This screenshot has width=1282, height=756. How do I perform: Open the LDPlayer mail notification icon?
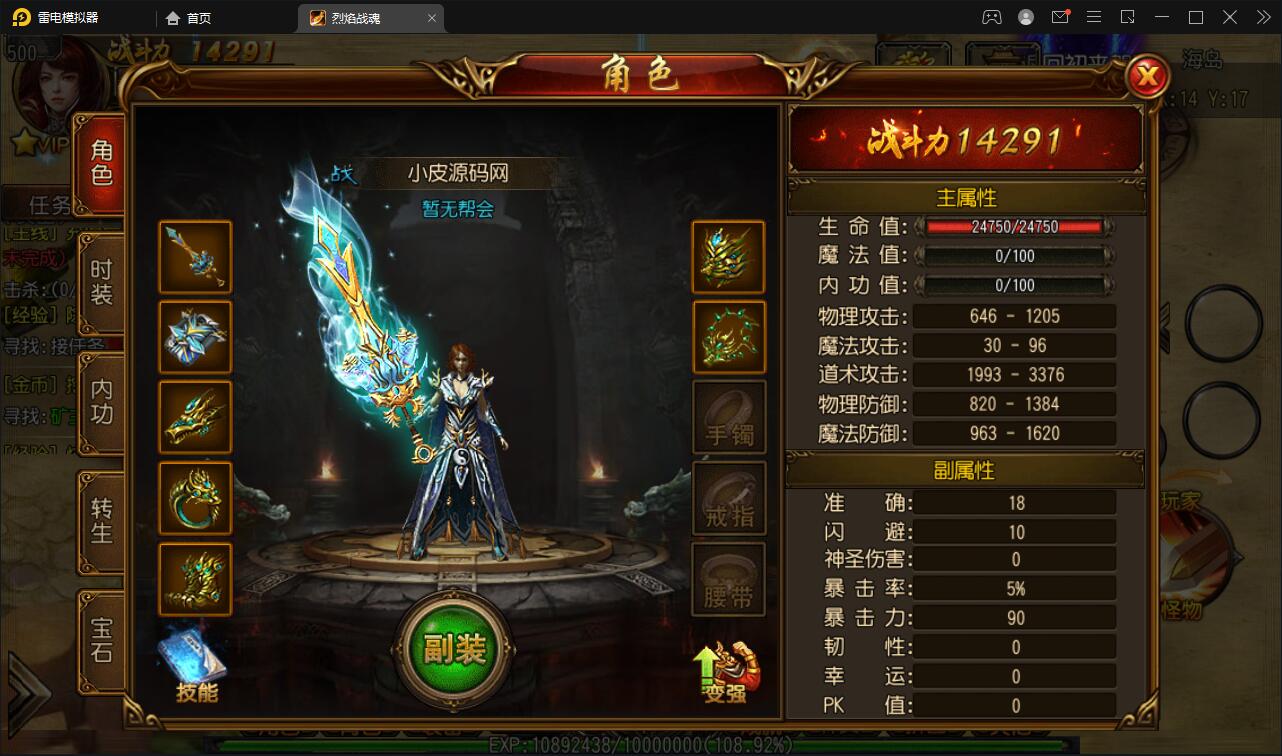(1062, 17)
